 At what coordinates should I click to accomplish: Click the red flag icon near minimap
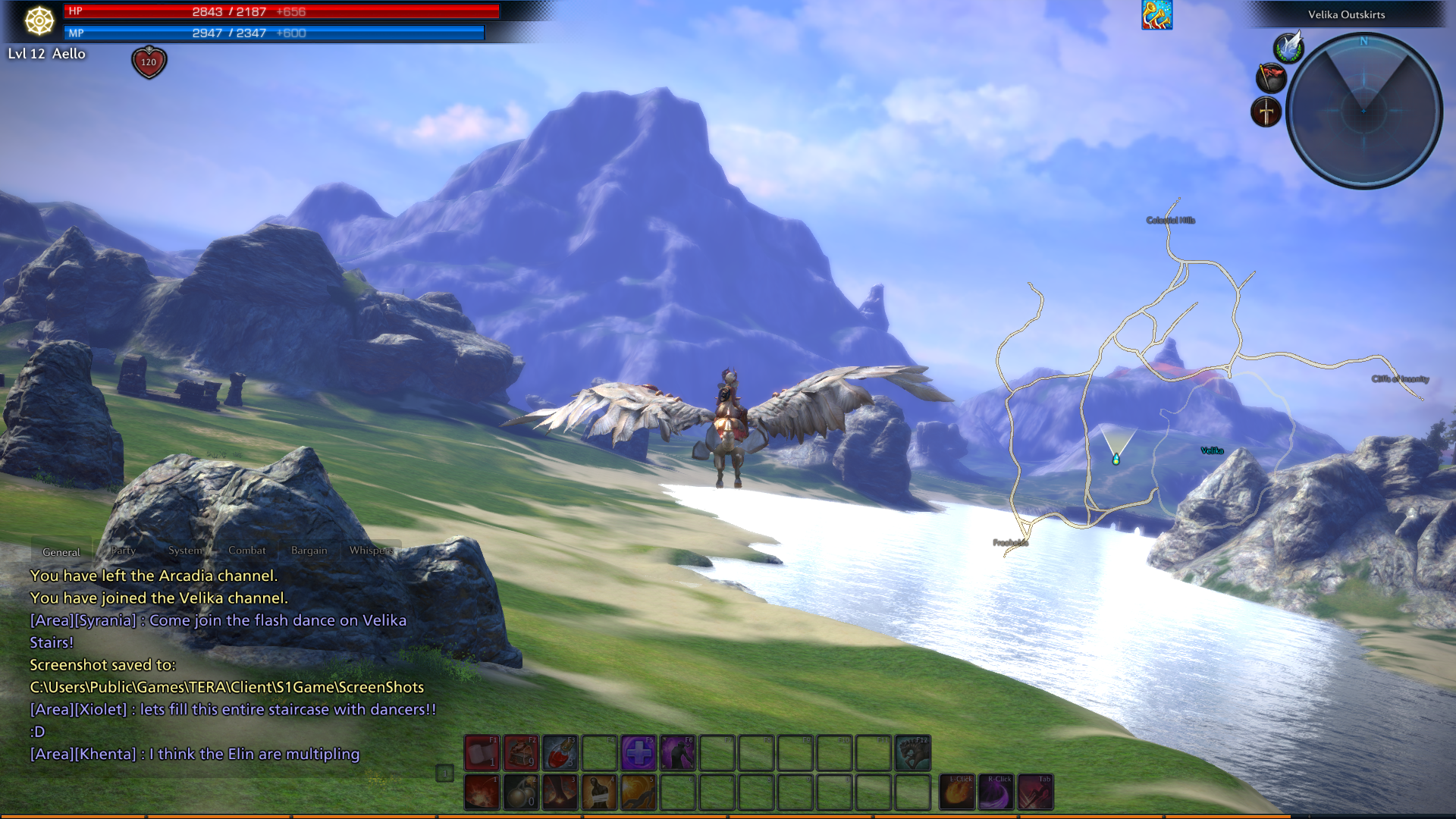1271,77
